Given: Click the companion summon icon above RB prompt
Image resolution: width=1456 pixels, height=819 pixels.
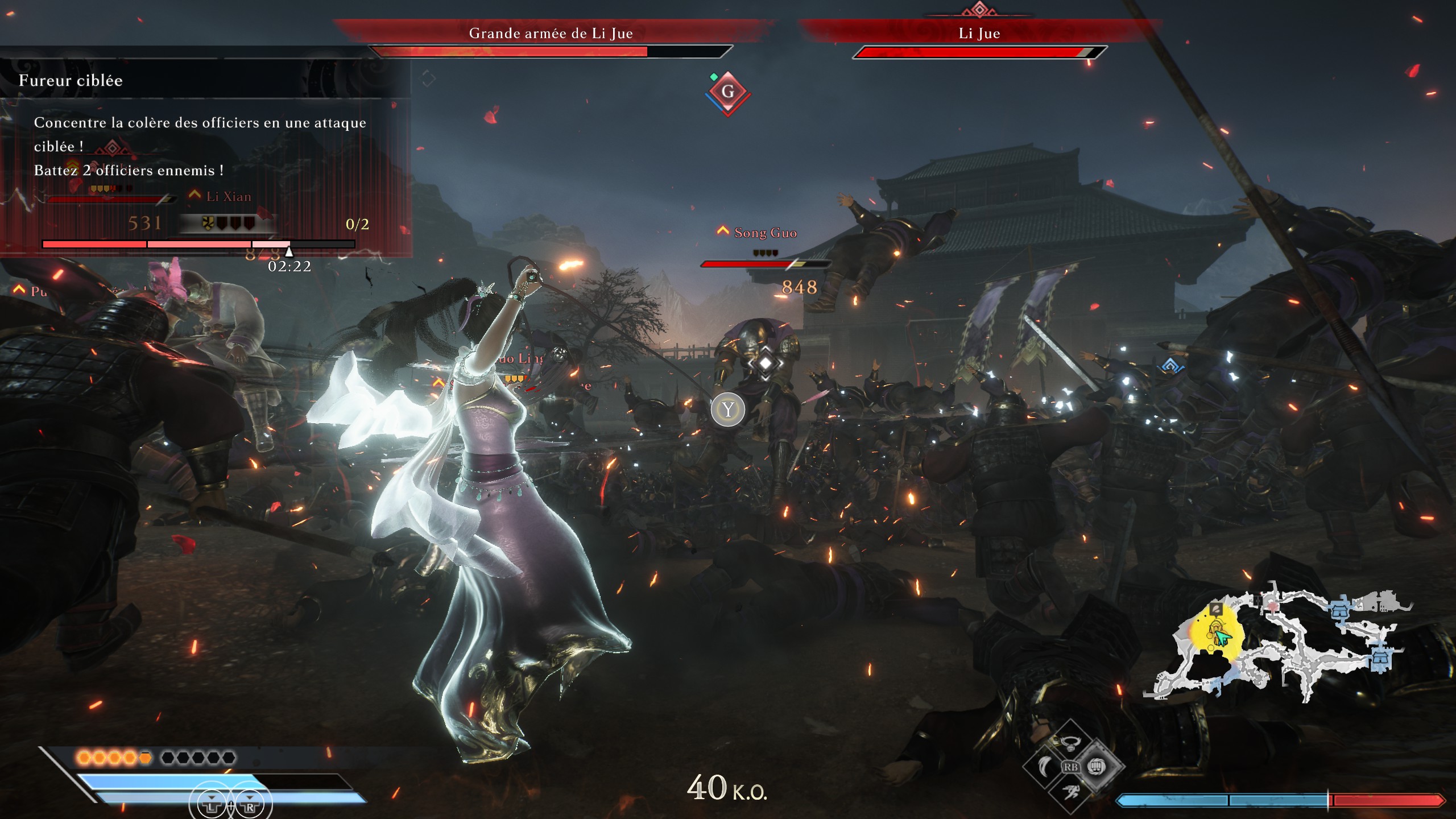Looking at the screenshot, I should click(1069, 744).
